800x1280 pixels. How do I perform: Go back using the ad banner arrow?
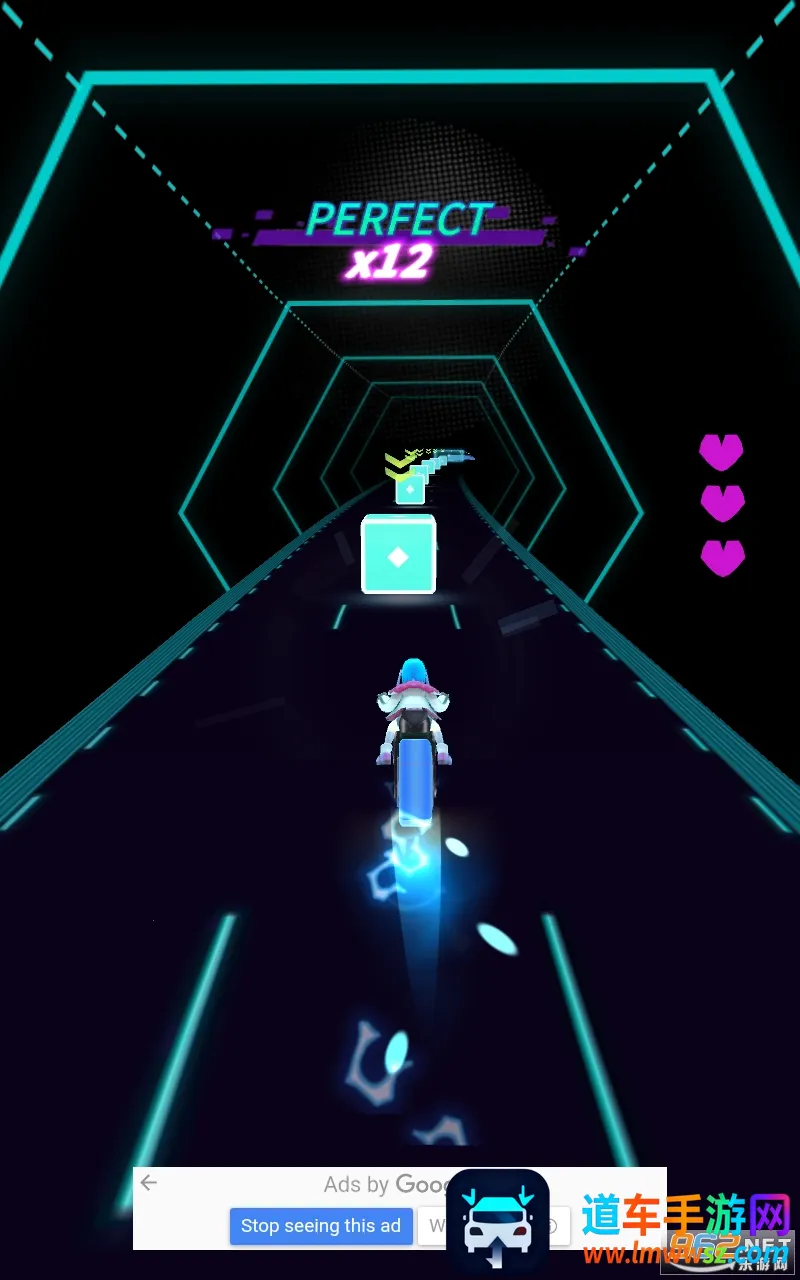149,1184
